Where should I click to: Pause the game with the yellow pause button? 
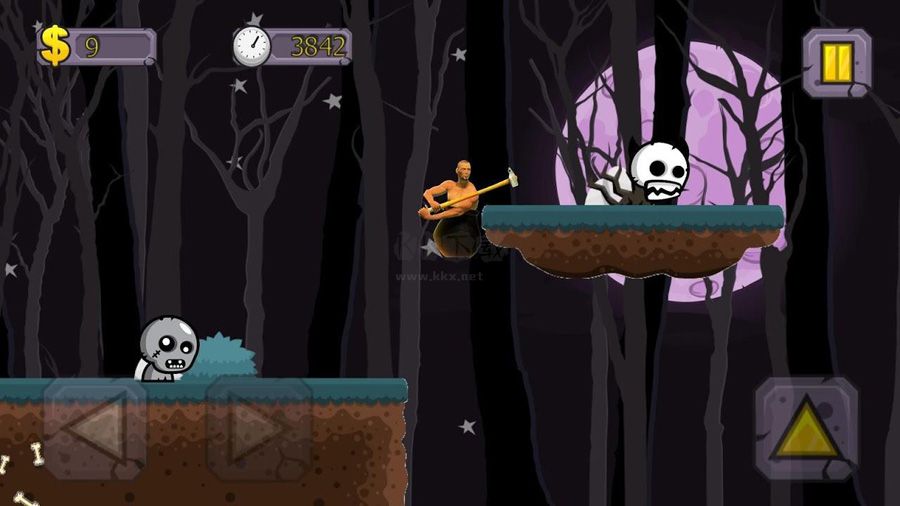click(x=837, y=62)
